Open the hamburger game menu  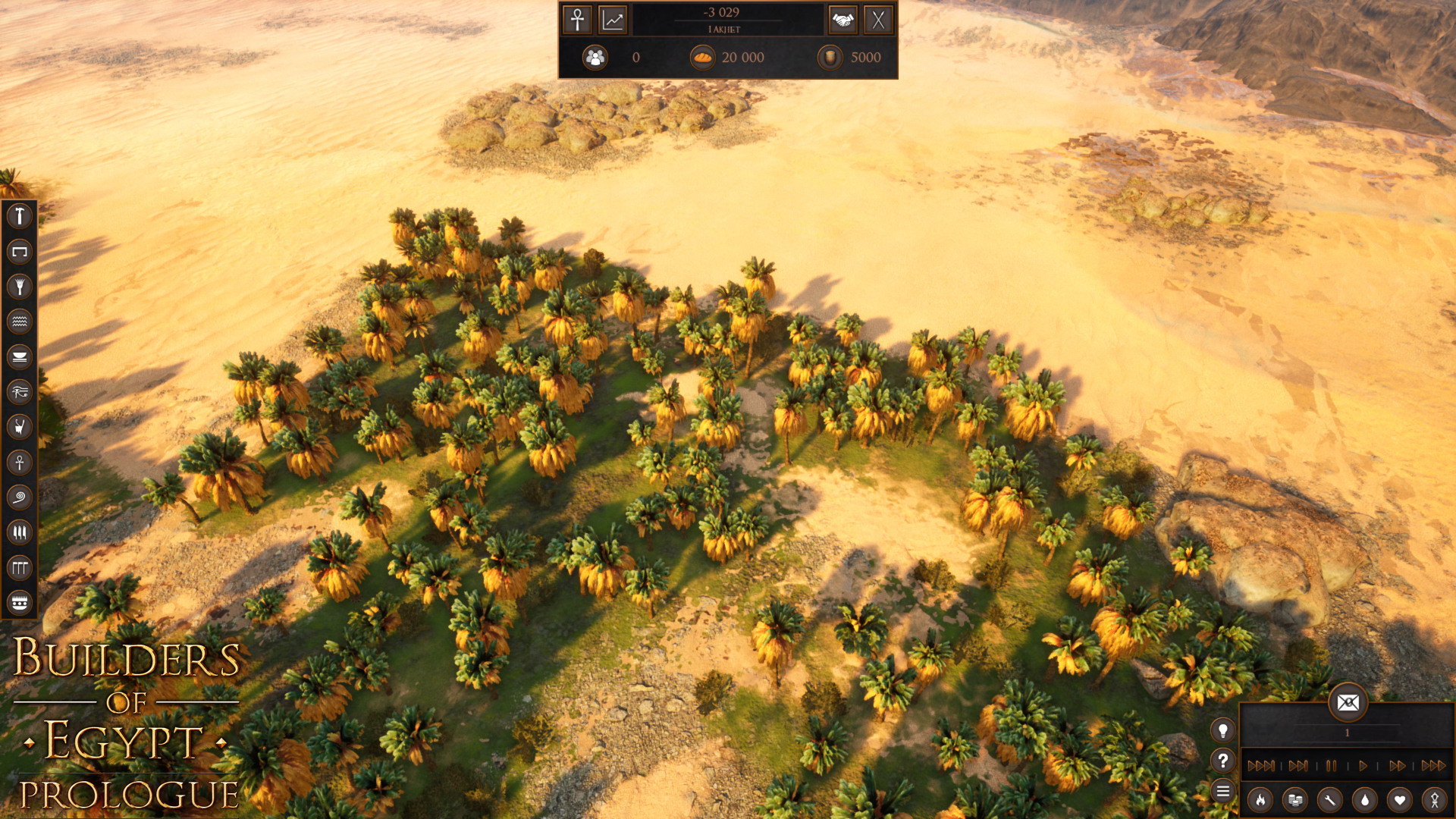(1223, 791)
